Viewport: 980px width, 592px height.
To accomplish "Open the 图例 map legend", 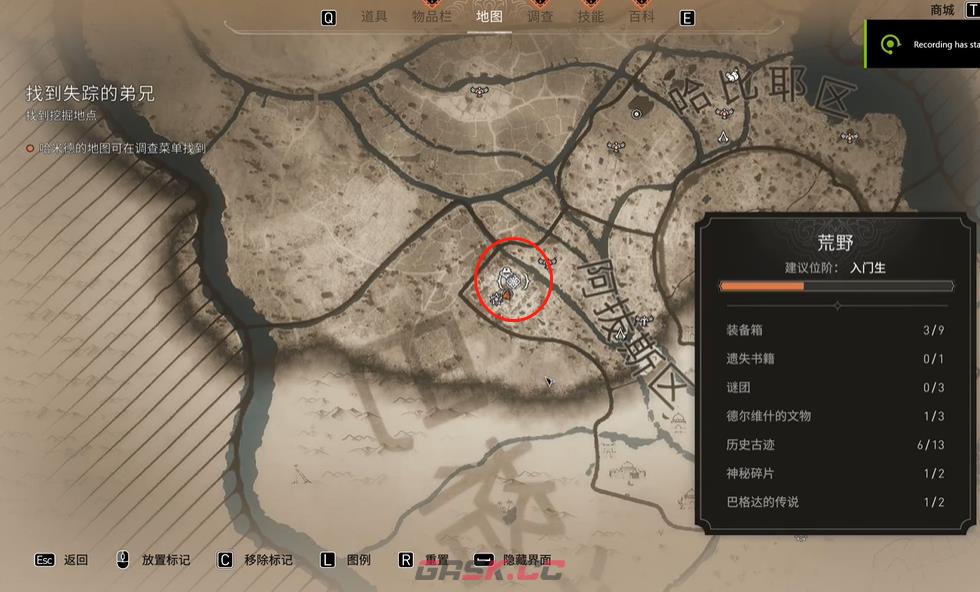I will [359, 560].
